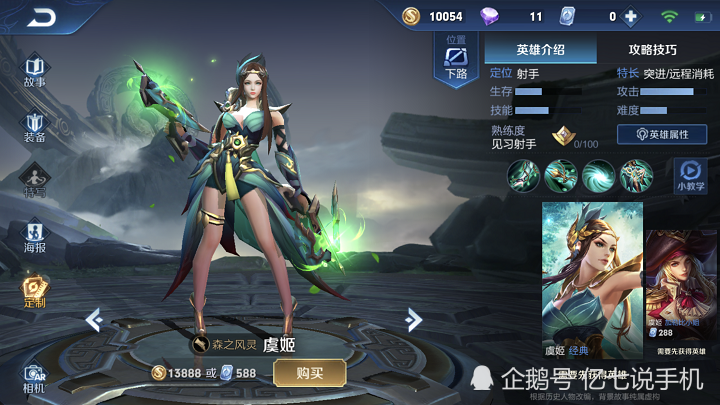The width and height of the screenshot is (720, 405).
Task: Add more vouchers with the plus button
Action: pos(631,16)
